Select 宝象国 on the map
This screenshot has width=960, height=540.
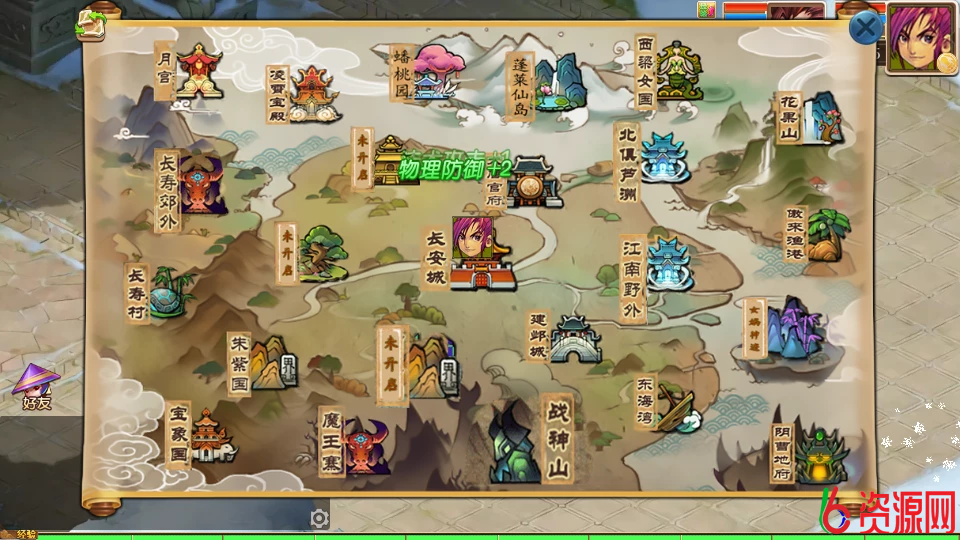pos(210,436)
